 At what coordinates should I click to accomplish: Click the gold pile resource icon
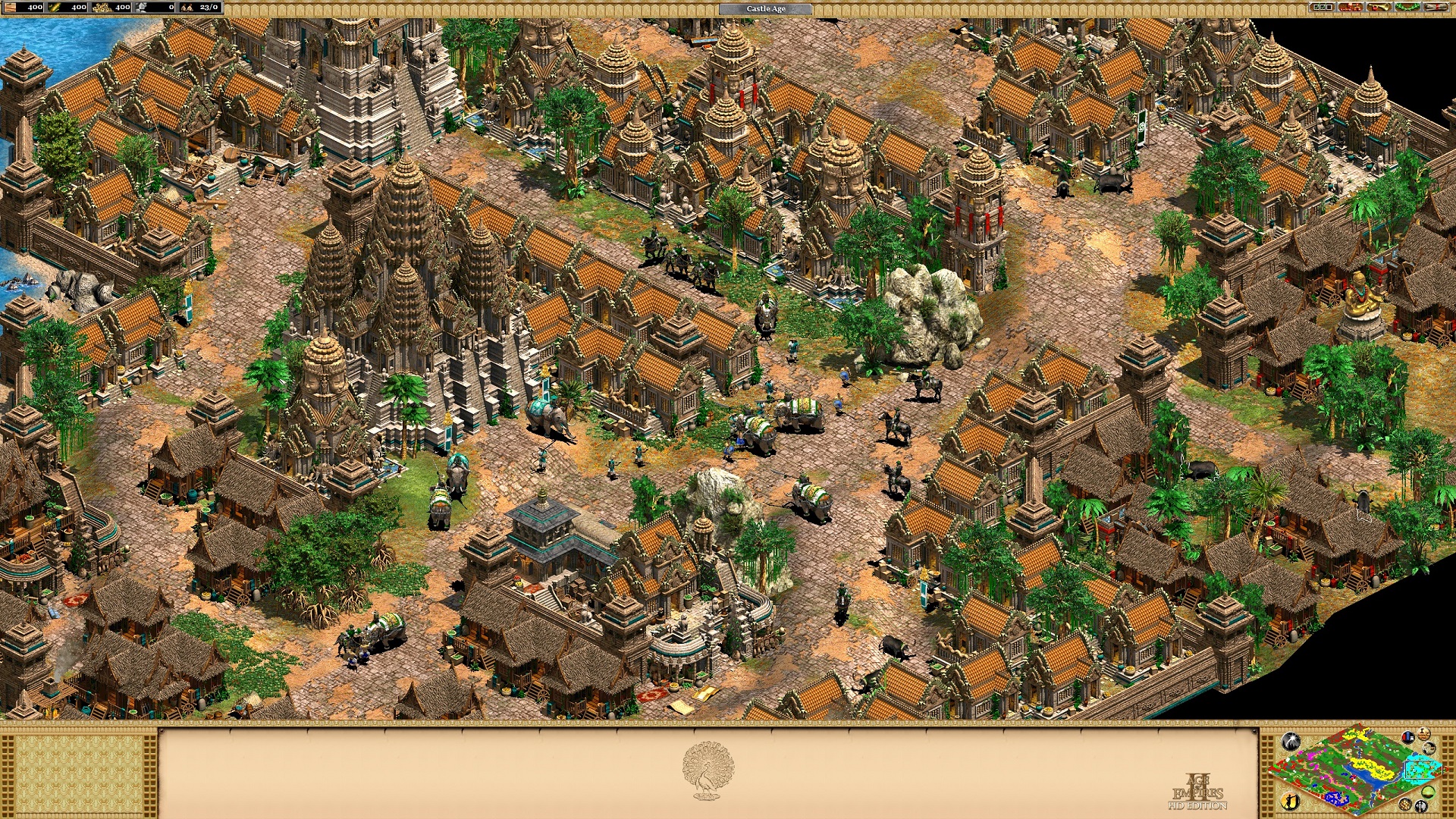pos(102,8)
